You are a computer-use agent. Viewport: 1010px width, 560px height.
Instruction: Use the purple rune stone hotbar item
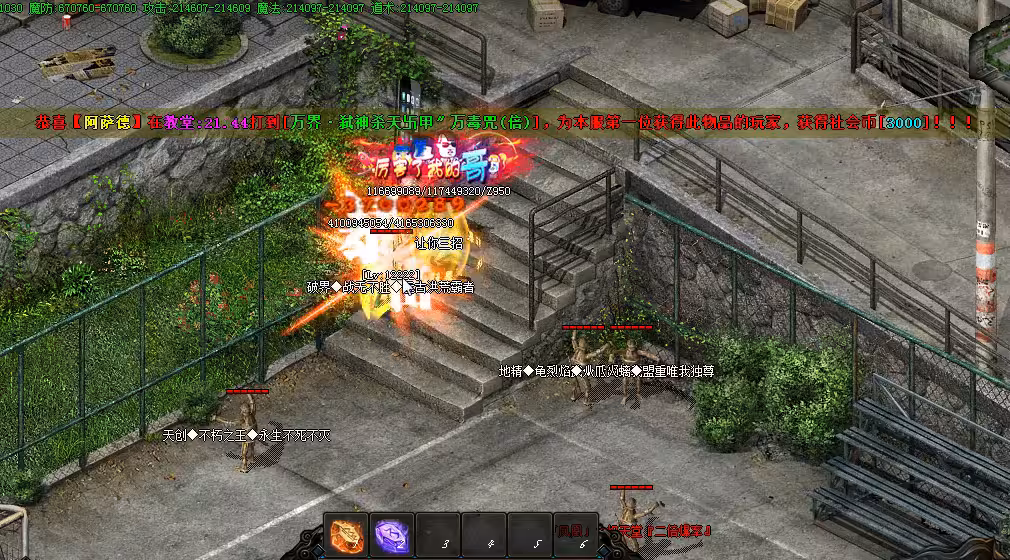click(392, 535)
